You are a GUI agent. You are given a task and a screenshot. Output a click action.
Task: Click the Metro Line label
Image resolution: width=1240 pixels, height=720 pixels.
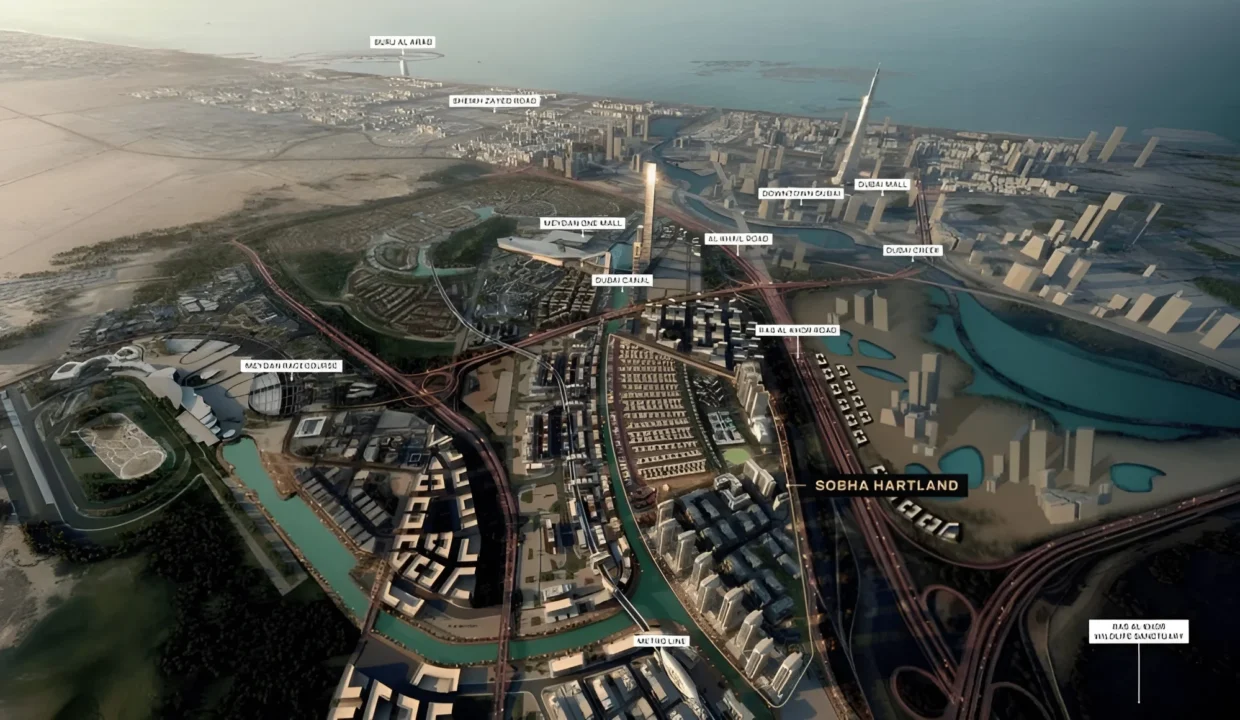[x=661, y=641]
